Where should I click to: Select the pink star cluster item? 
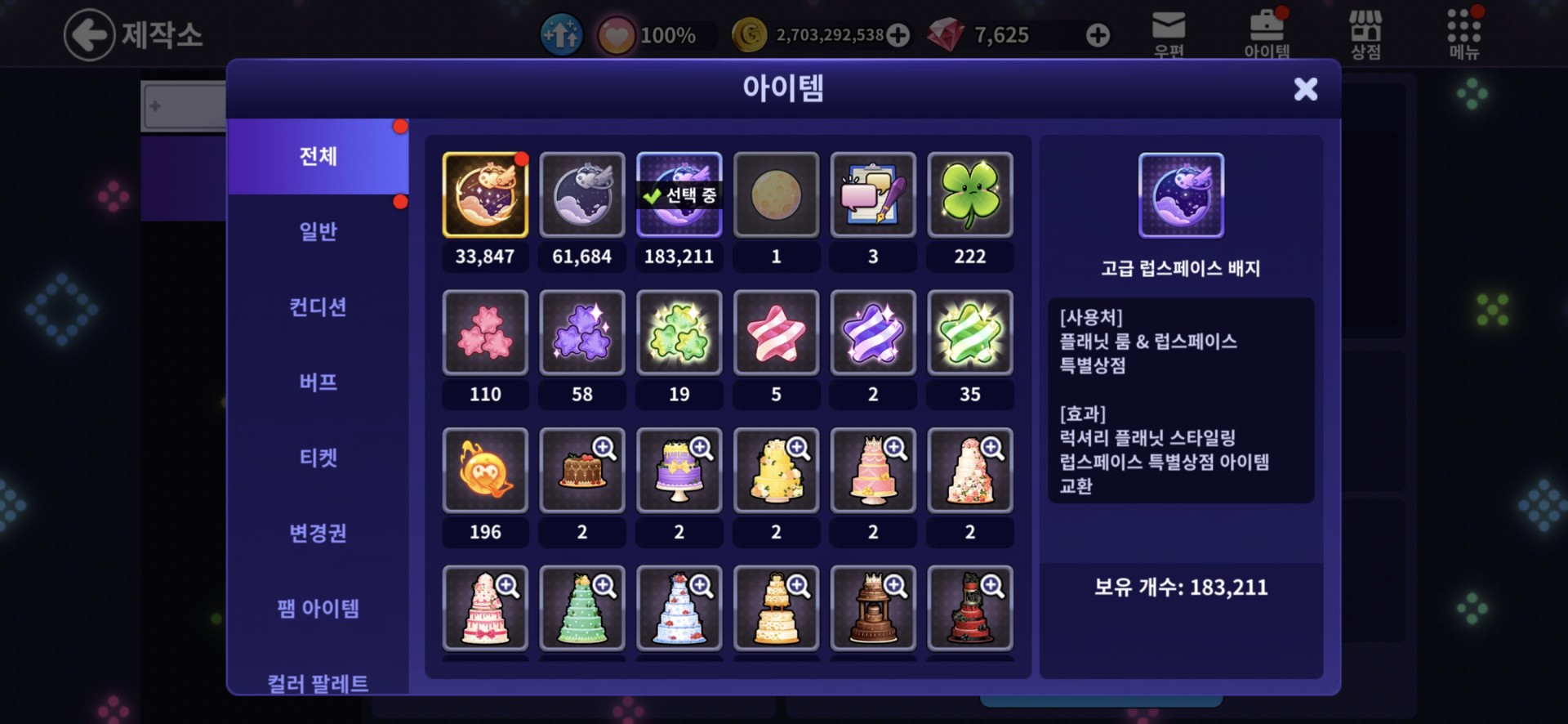tap(485, 333)
